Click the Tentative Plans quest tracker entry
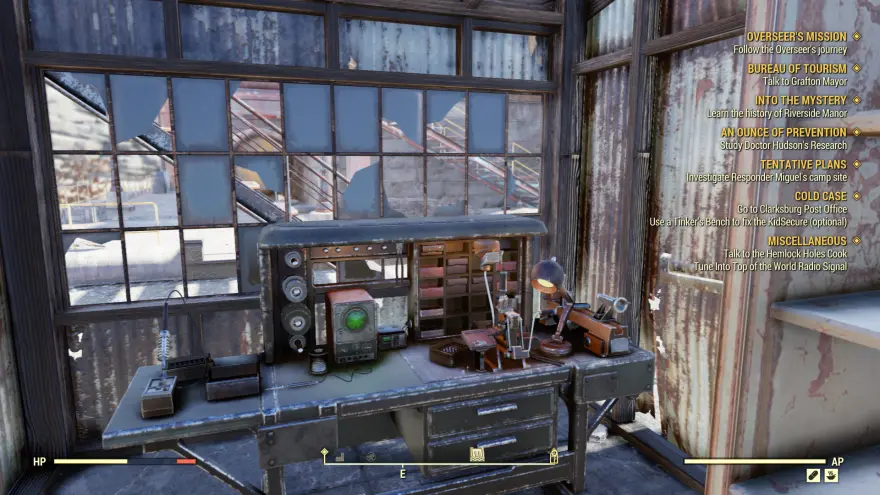Screen dimensions: 880x495 [802, 164]
